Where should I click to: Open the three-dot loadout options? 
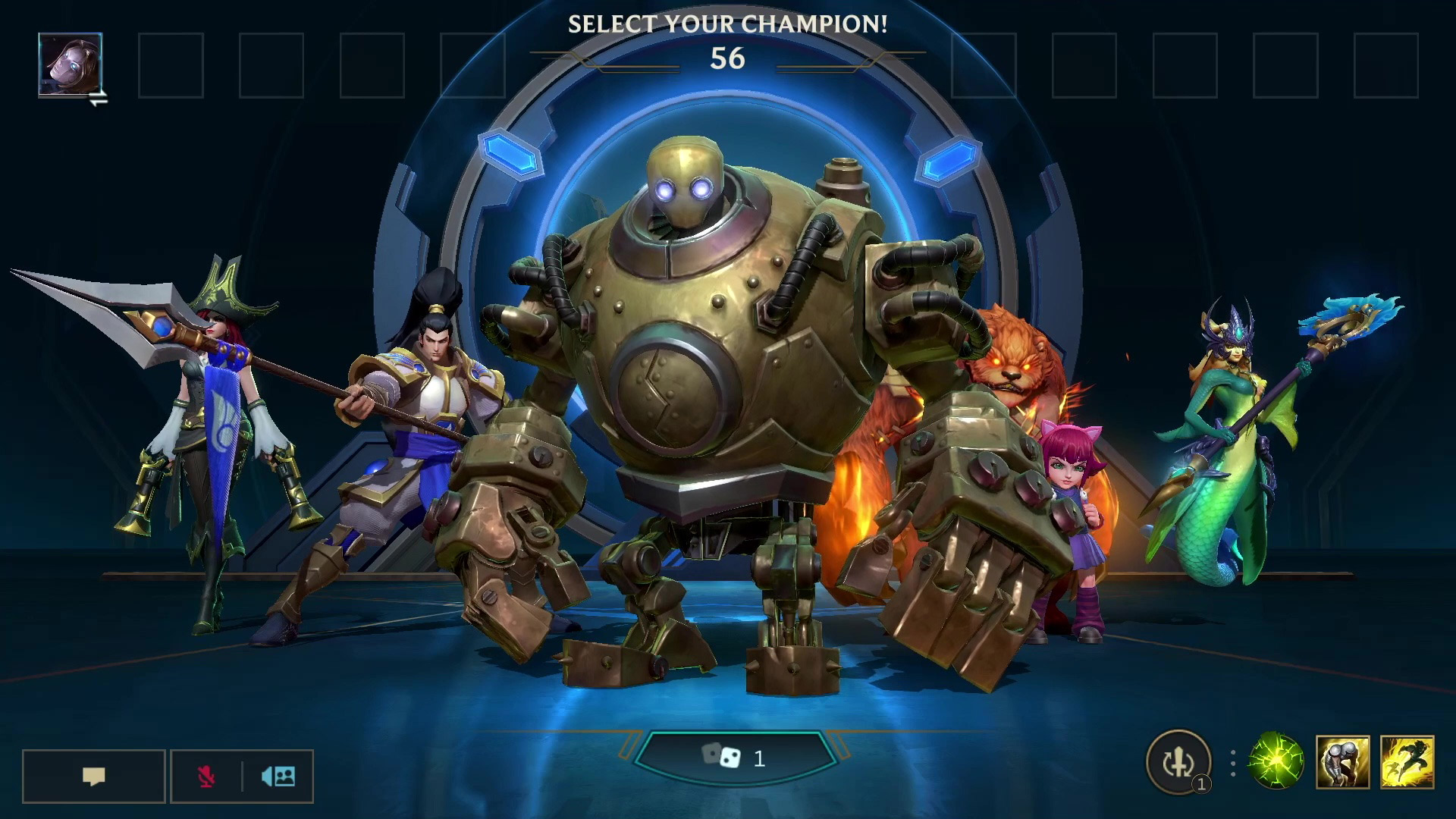coord(1233,763)
